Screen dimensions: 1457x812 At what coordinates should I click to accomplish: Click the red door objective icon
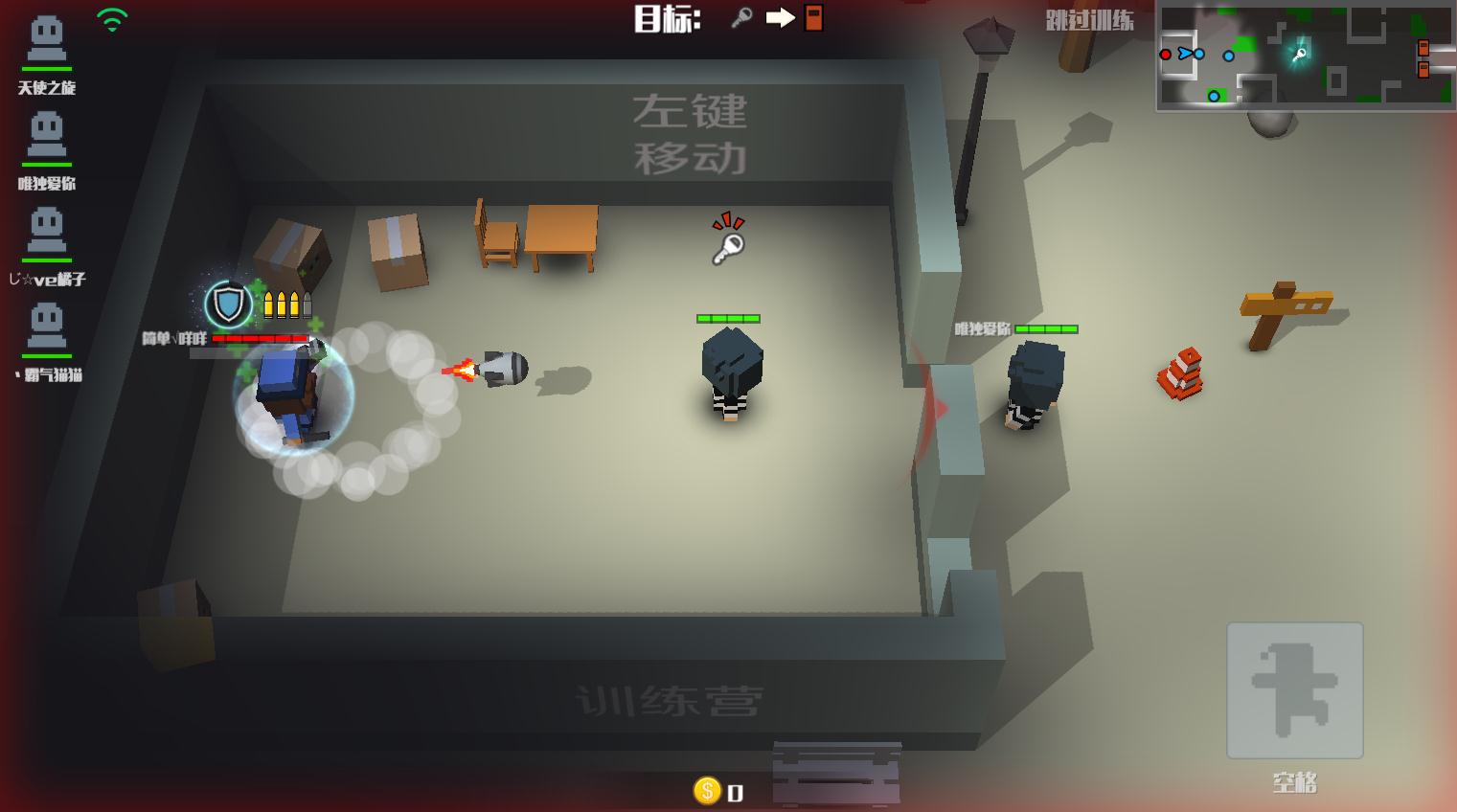click(813, 18)
